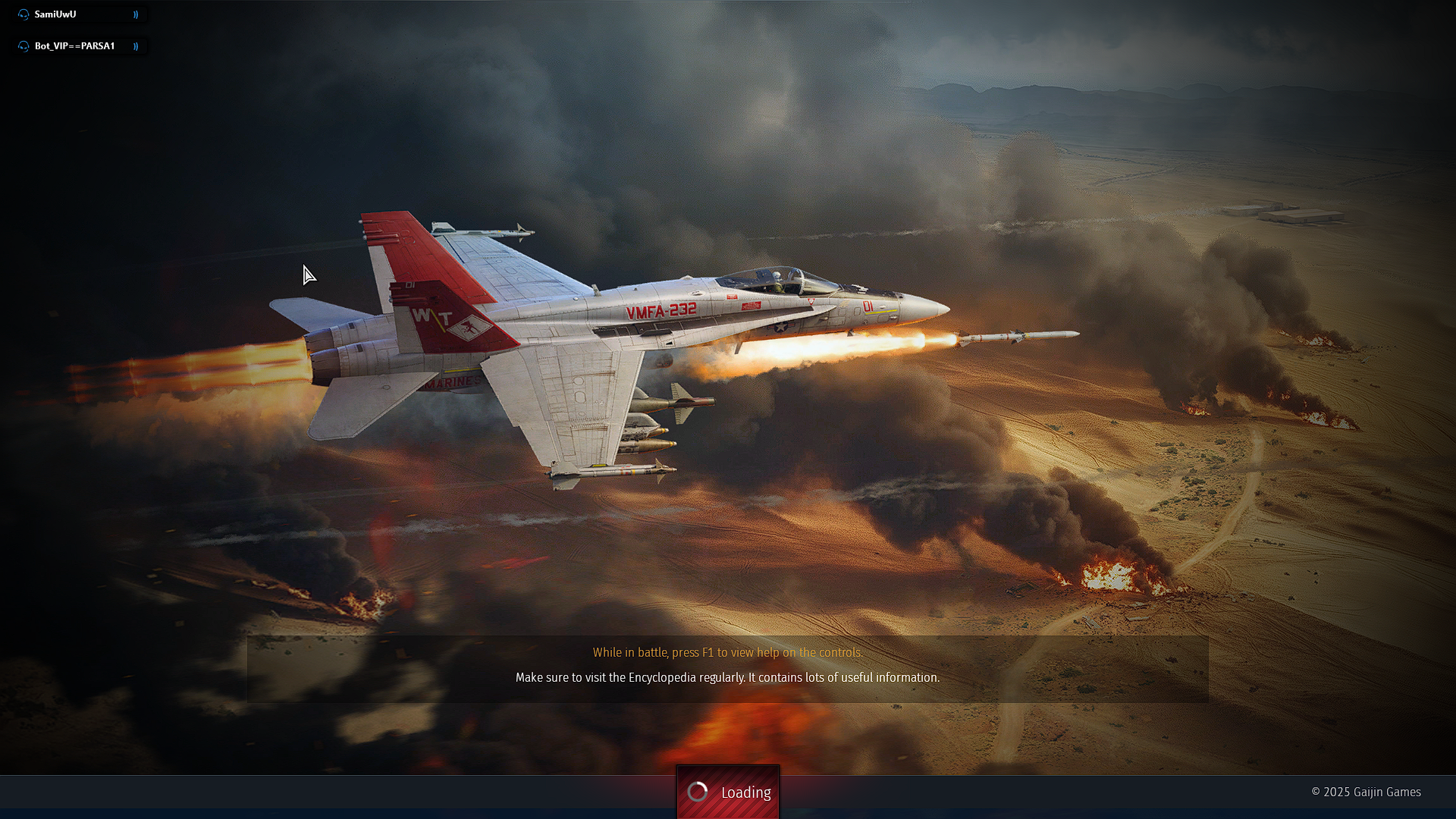Click the red Loading button panel
This screenshot has width=1456, height=819.
[x=728, y=792]
